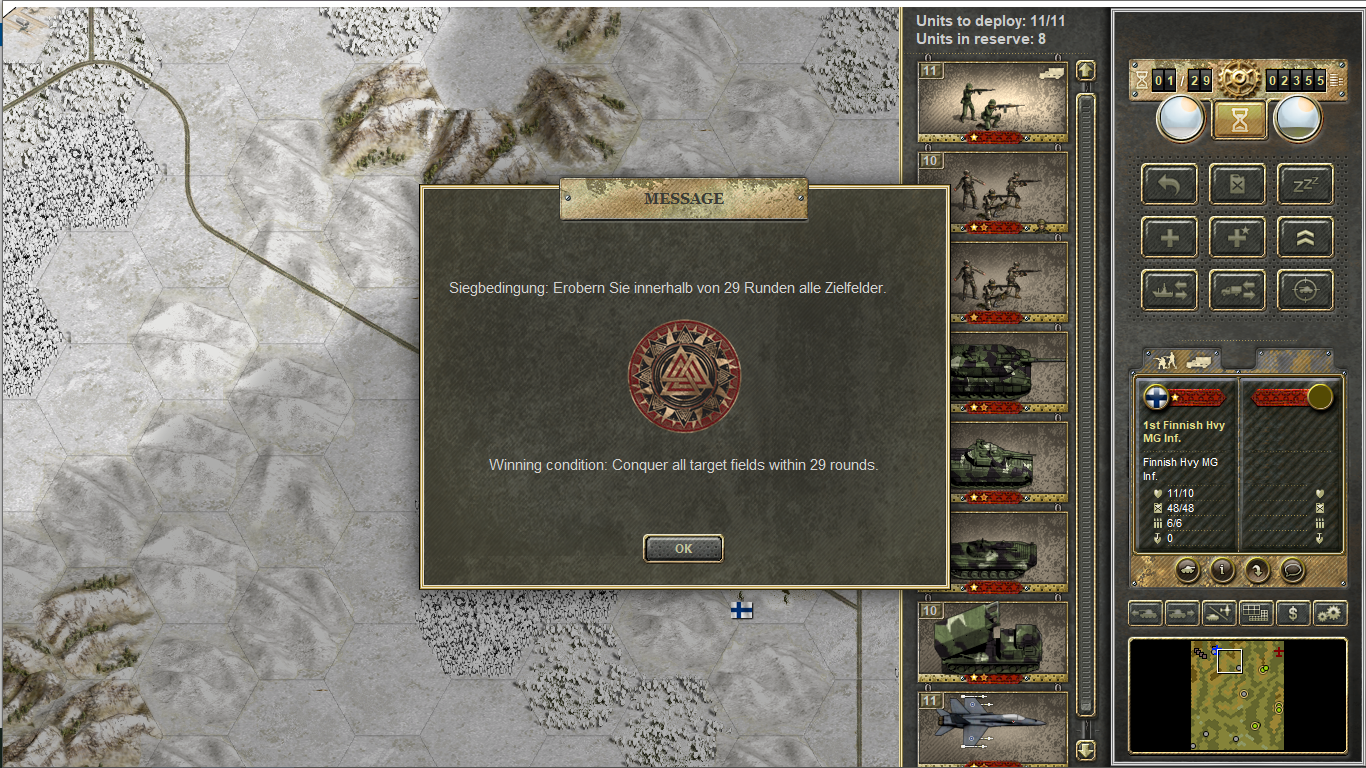Undo the last move with the arrow button
This screenshot has width=1366, height=768.
click(1169, 184)
